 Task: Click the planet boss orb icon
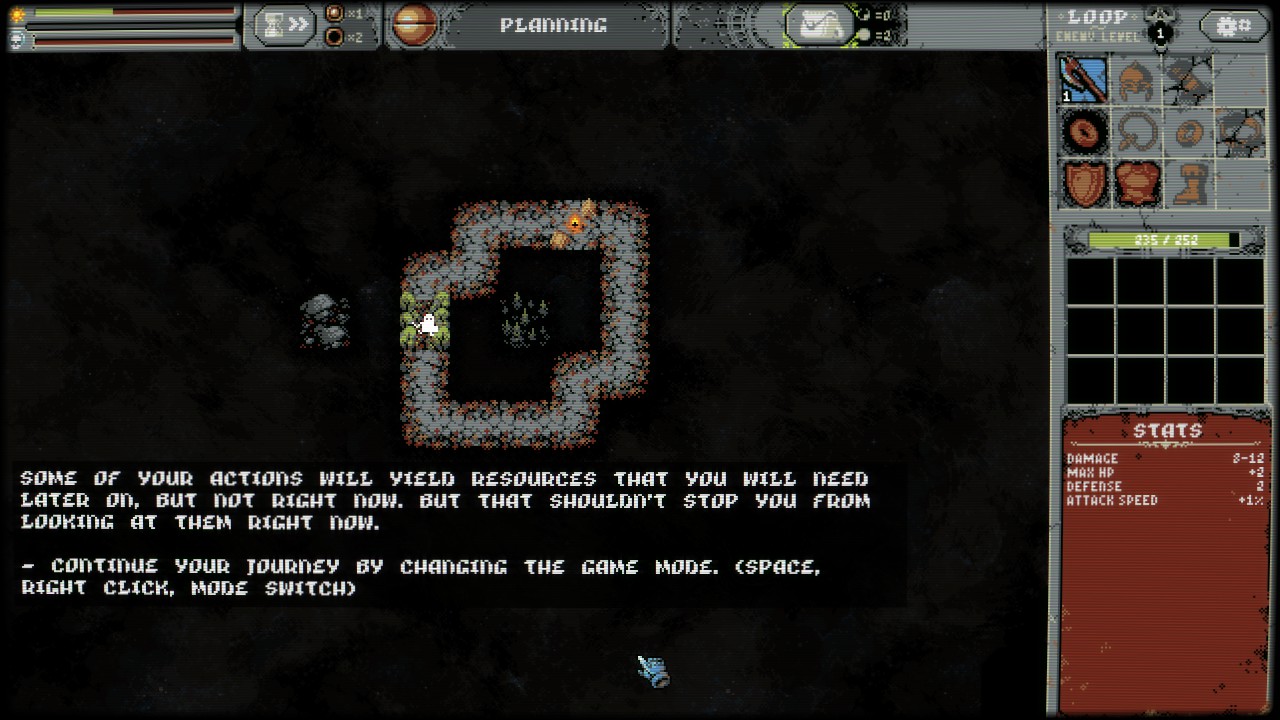tap(412, 26)
